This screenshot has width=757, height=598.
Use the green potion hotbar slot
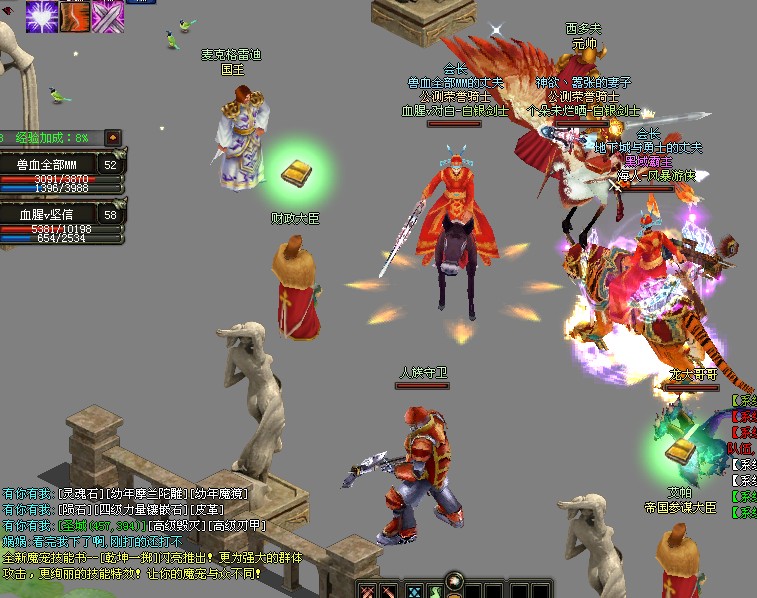436,591
